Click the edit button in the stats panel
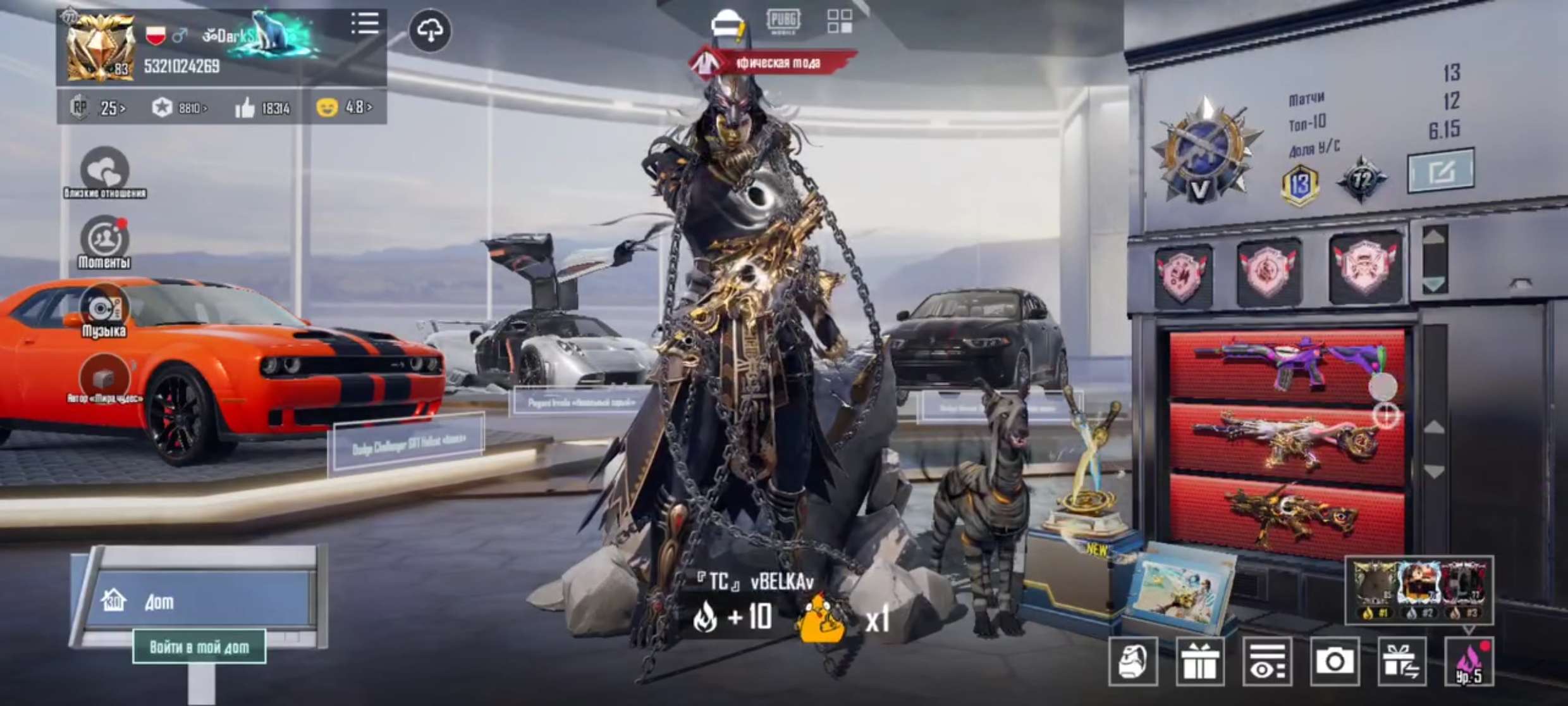Screen dimensions: 1568x706 tap(1441, 171)
